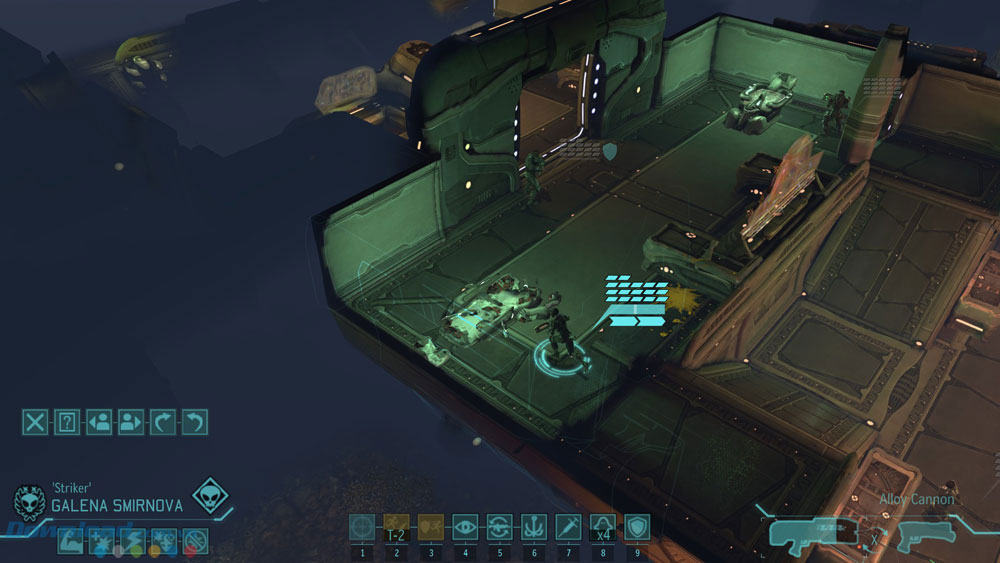Select the crosshair fire ability in slot 1
1000x563 pixels.
point(363,528)
